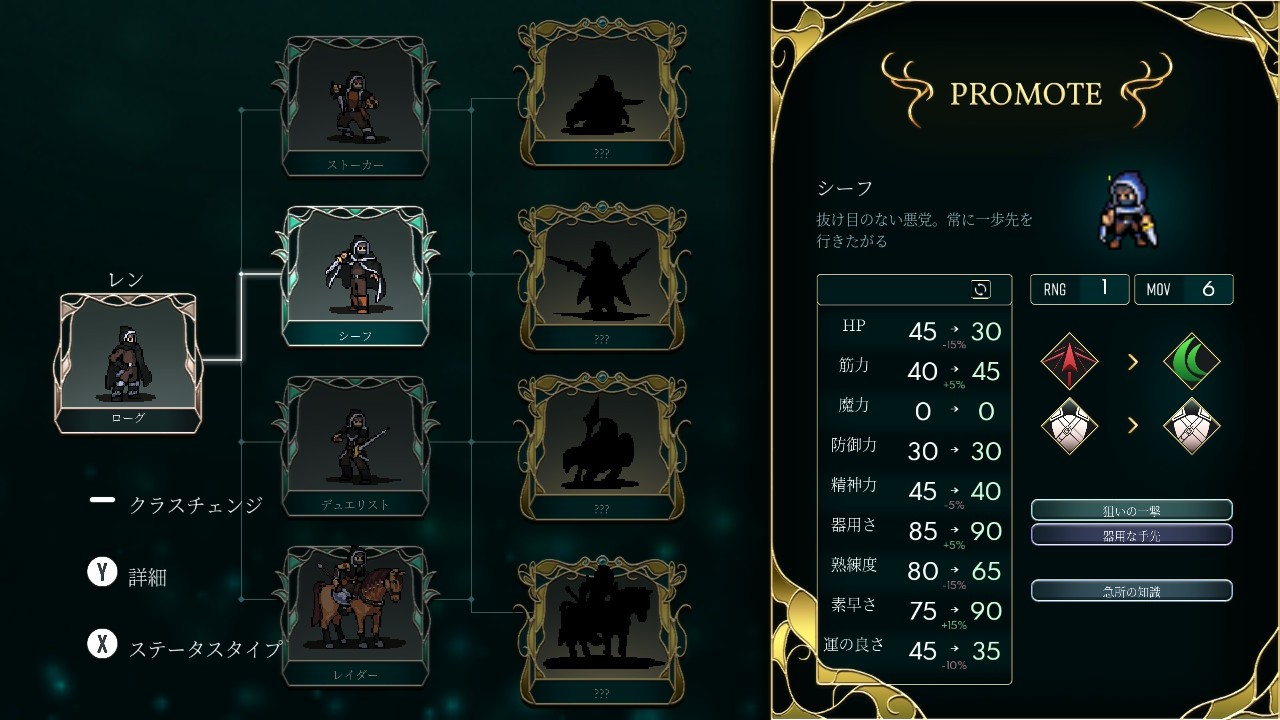Choose the シーフ promotion class

[x=355, y=275]
